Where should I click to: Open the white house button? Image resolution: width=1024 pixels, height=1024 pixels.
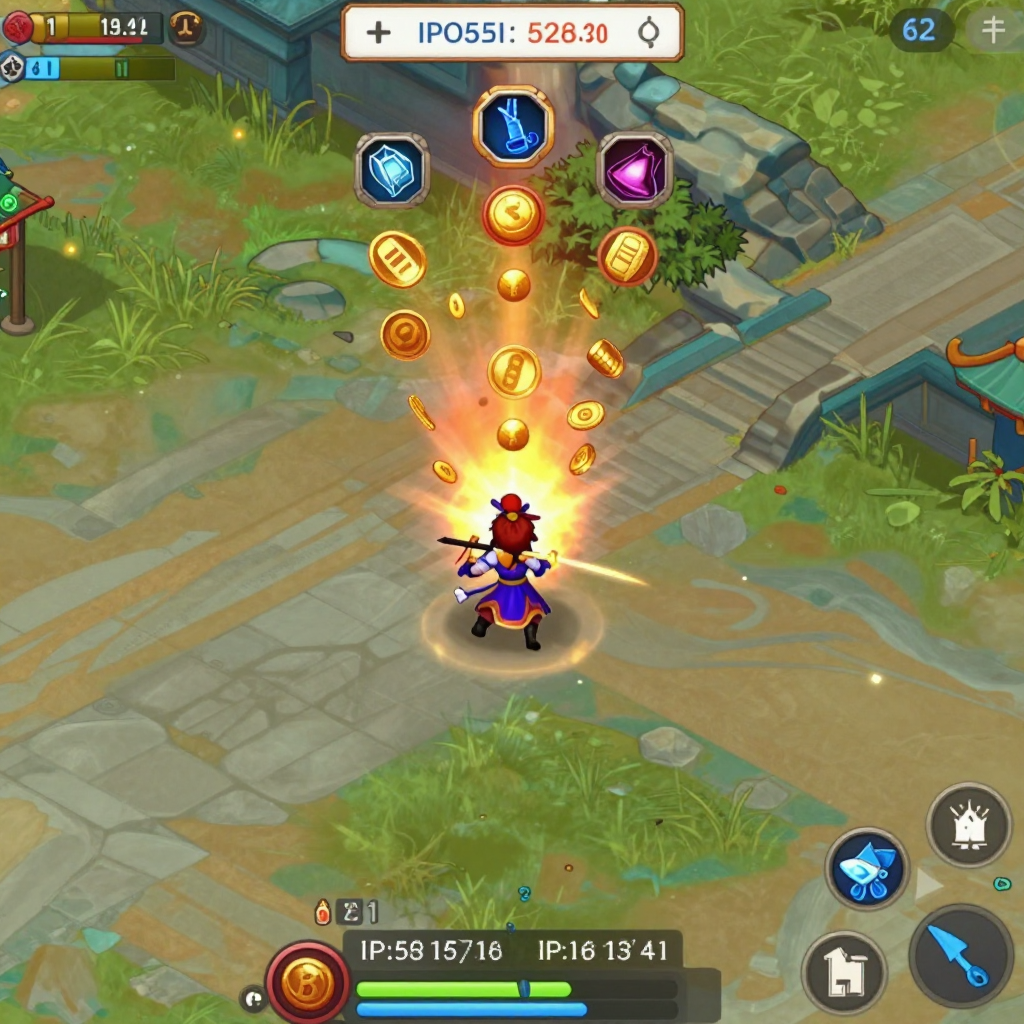point(845,972)
